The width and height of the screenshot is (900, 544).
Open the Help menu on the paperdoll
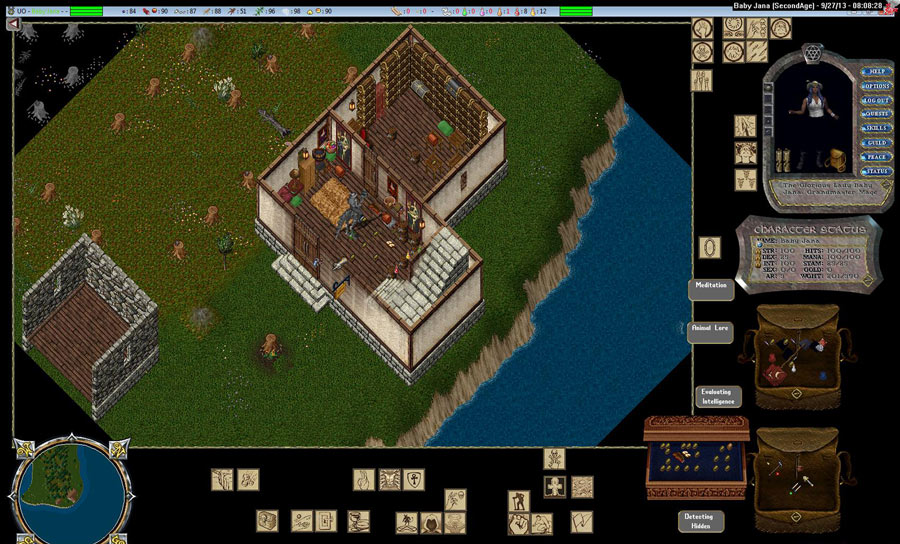point(875,72)
